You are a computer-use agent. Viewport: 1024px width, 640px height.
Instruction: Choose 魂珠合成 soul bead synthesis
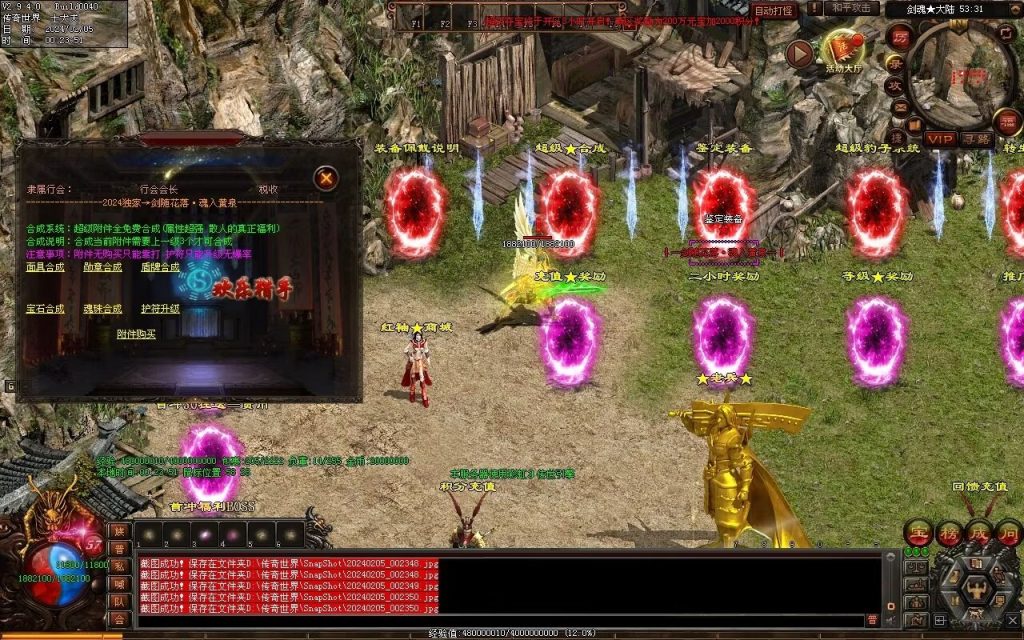[x=102, y=309]
